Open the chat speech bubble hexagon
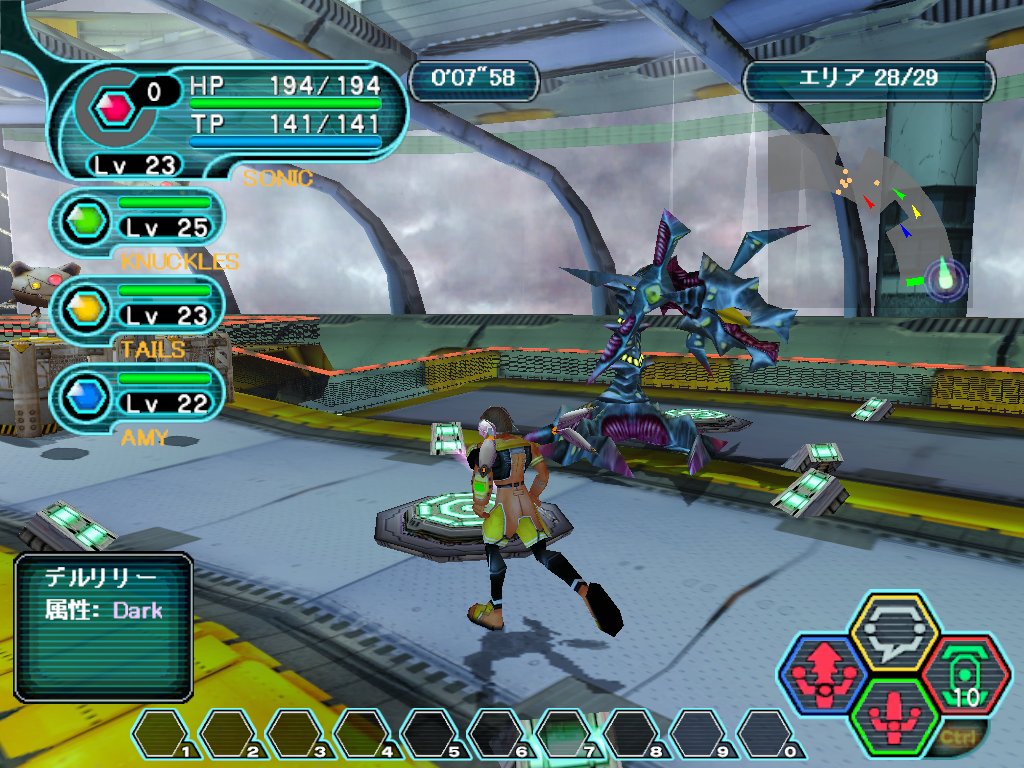The height and width of the screenshot is (768, 1024). tap(893, 631)
